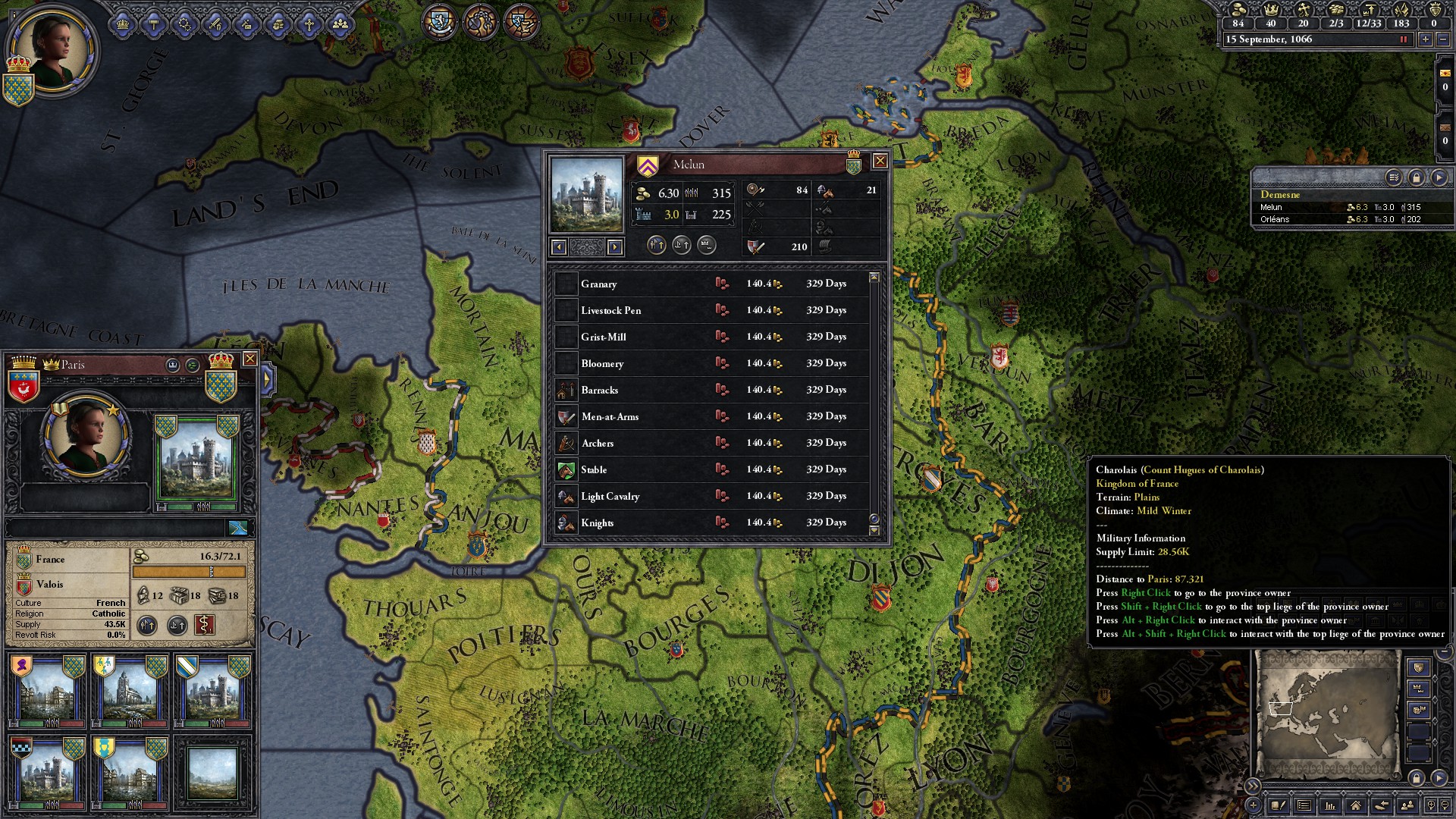
Task: Open the Laws crown button
Action: [x=123, y=24]
